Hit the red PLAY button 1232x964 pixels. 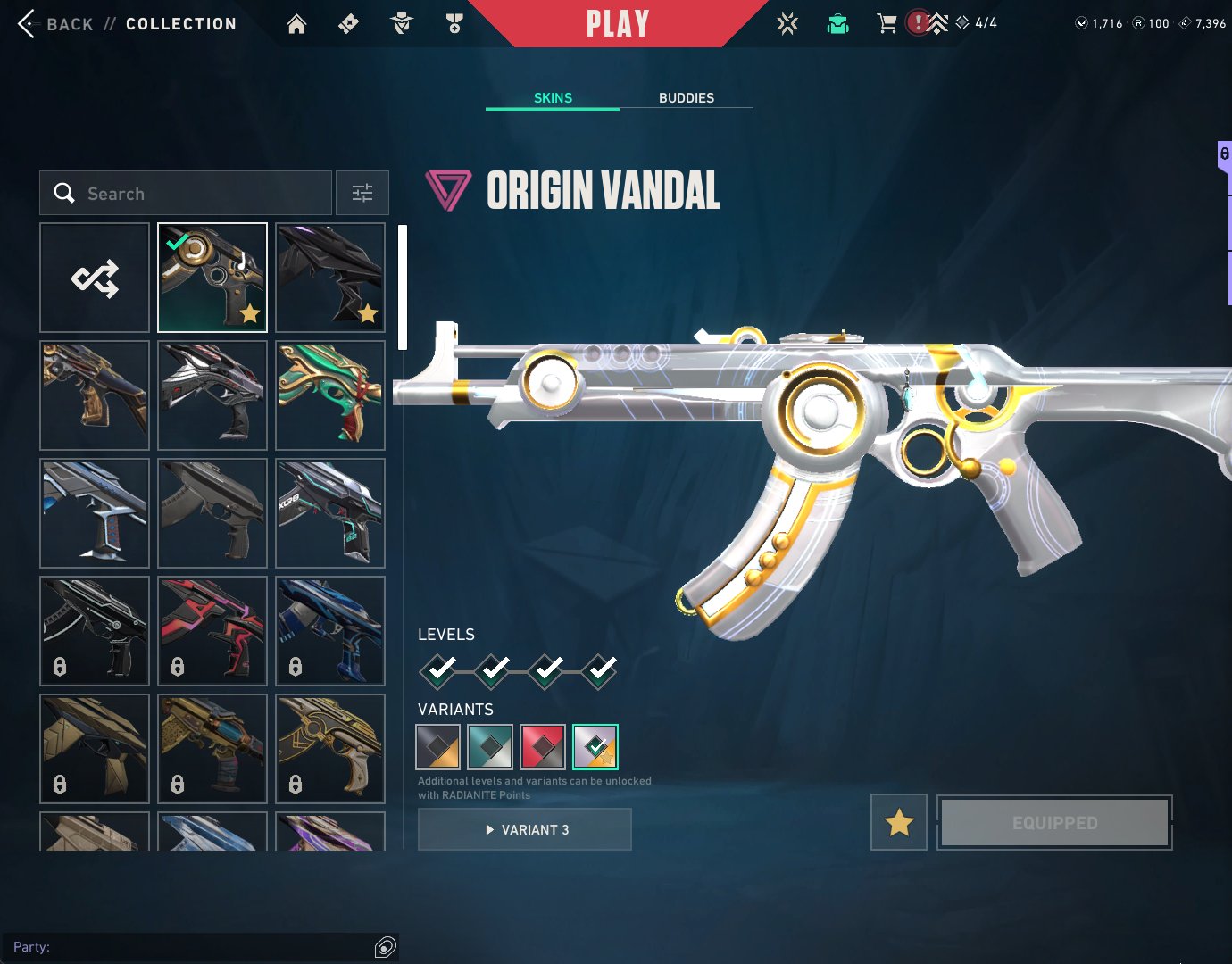pos(617,24)
